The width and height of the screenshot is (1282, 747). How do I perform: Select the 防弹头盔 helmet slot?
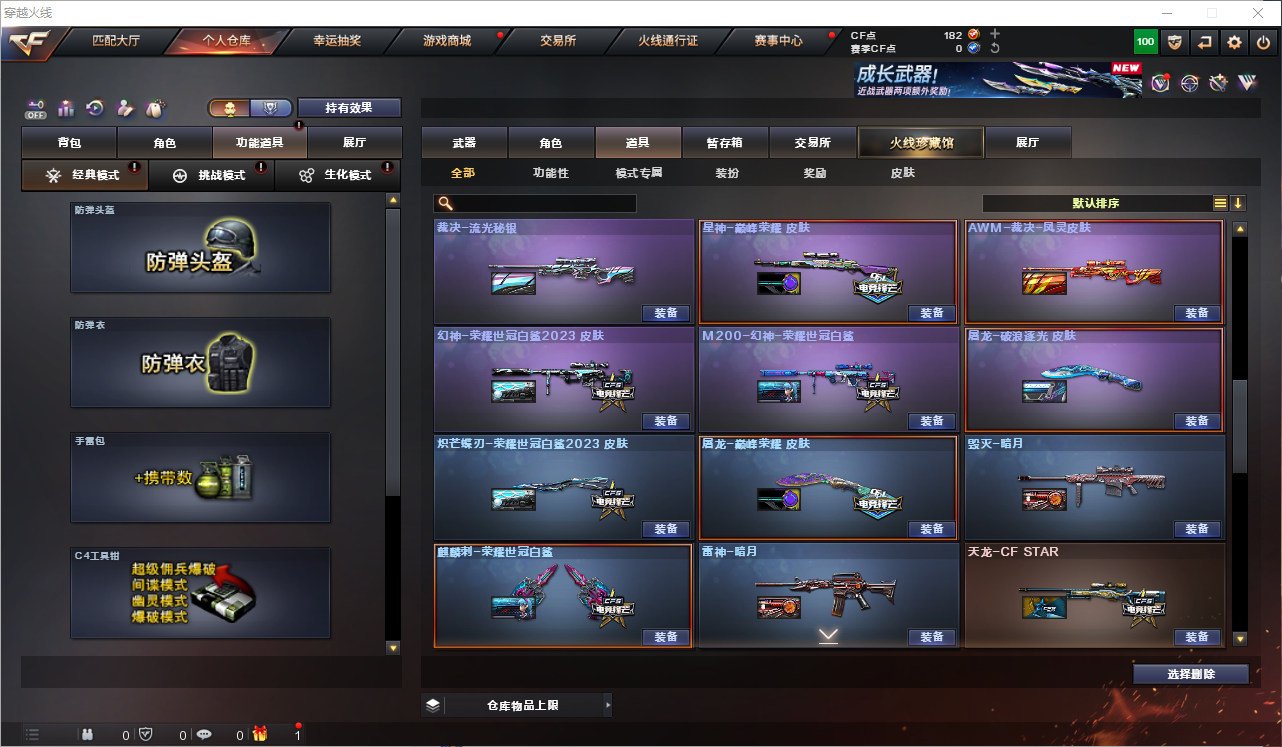tap(200, 247)
